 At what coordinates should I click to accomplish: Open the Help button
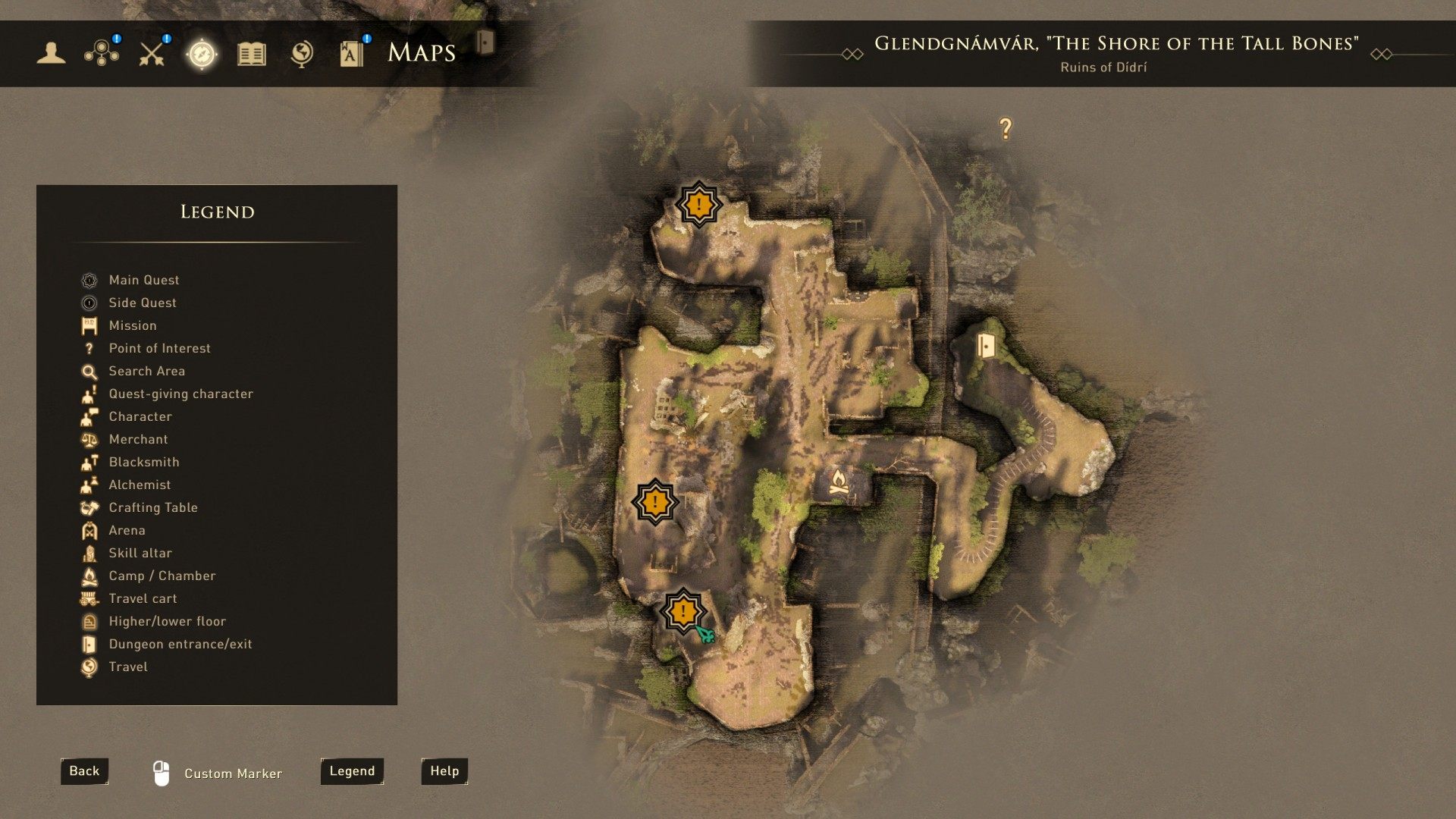pyautogui.click(x=444, y=771)
